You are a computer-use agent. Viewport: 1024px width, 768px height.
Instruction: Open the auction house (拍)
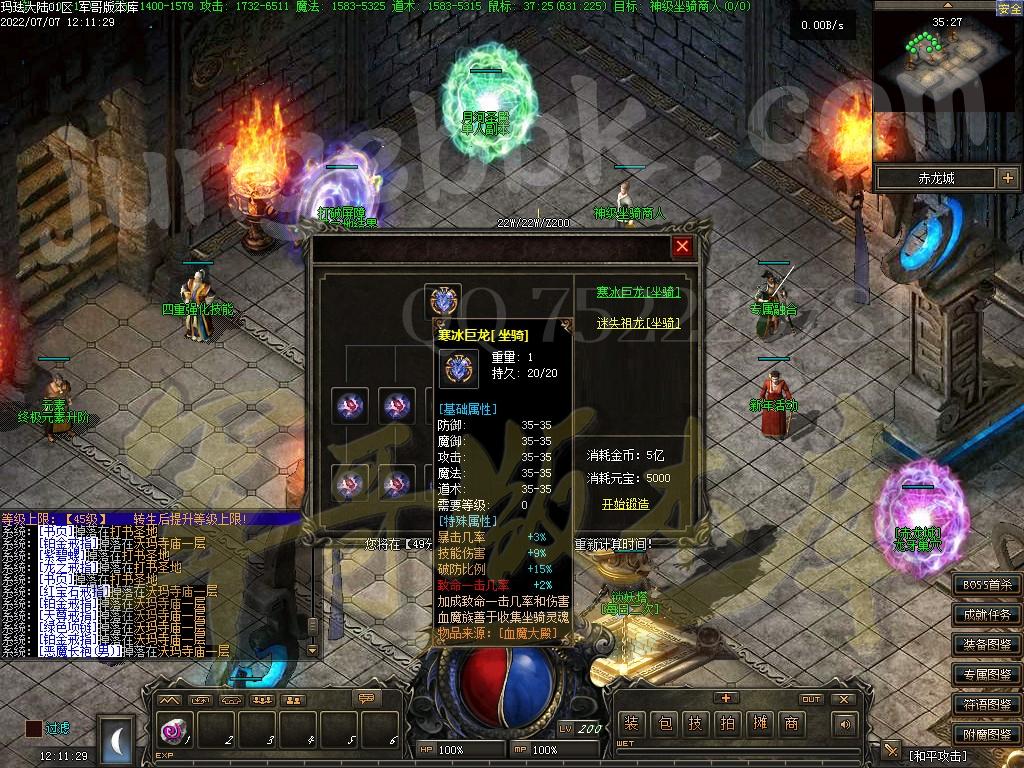click(728, 723)
